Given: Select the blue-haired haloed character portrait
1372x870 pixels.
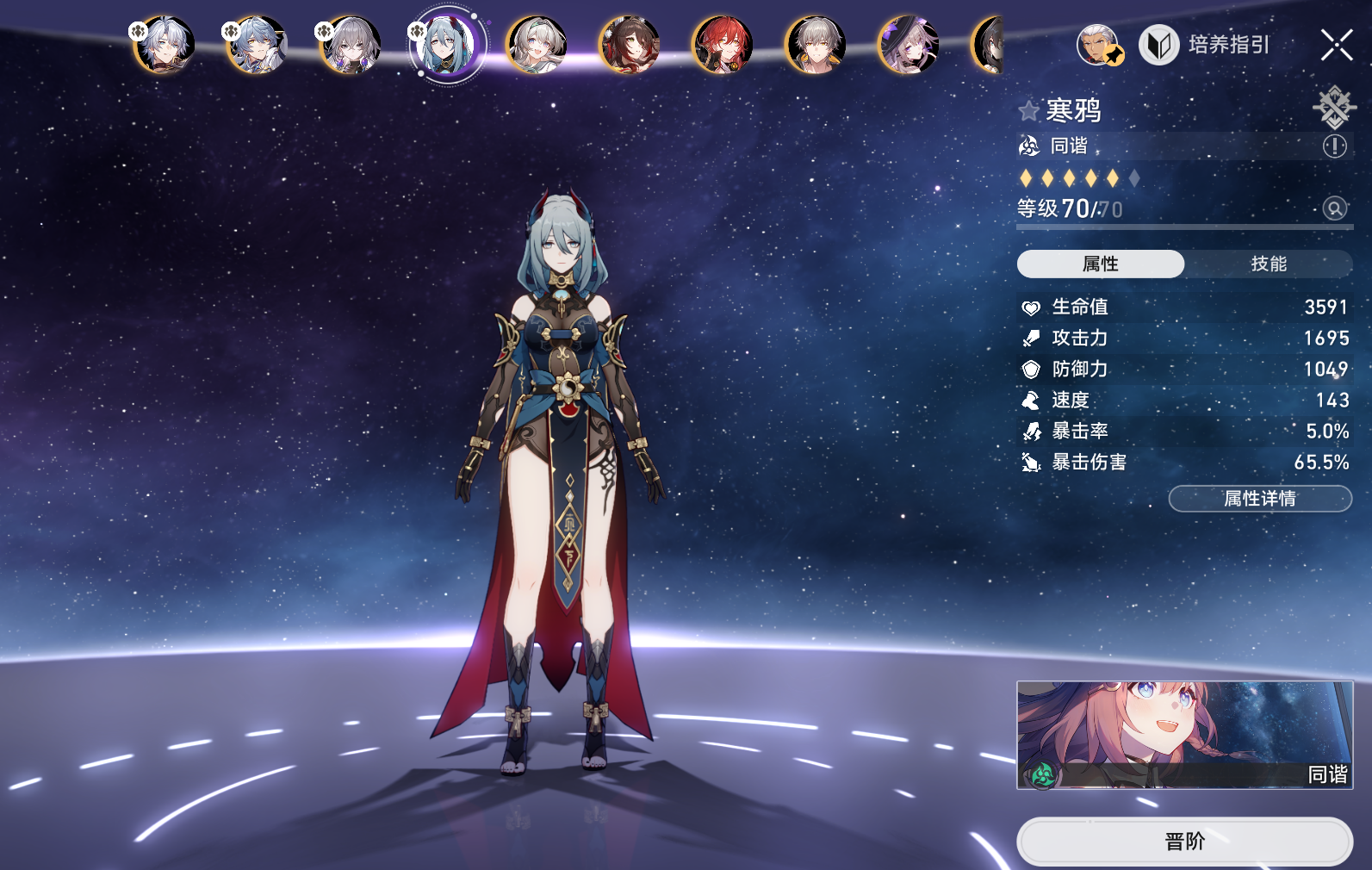Looking at the screenshot, I should [x=257, y=45].
